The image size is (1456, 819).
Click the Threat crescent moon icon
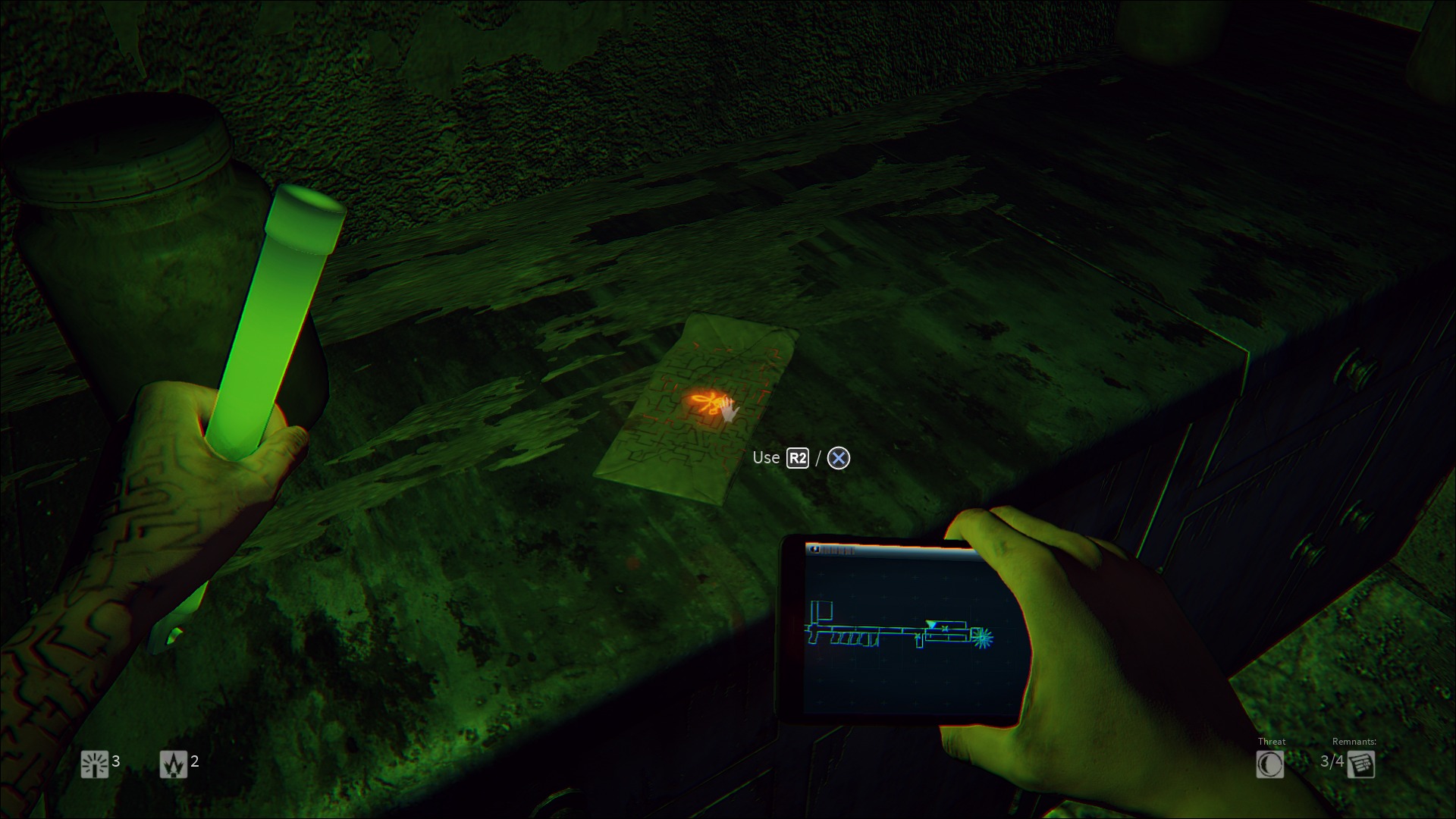click(x=1269, y=764)
